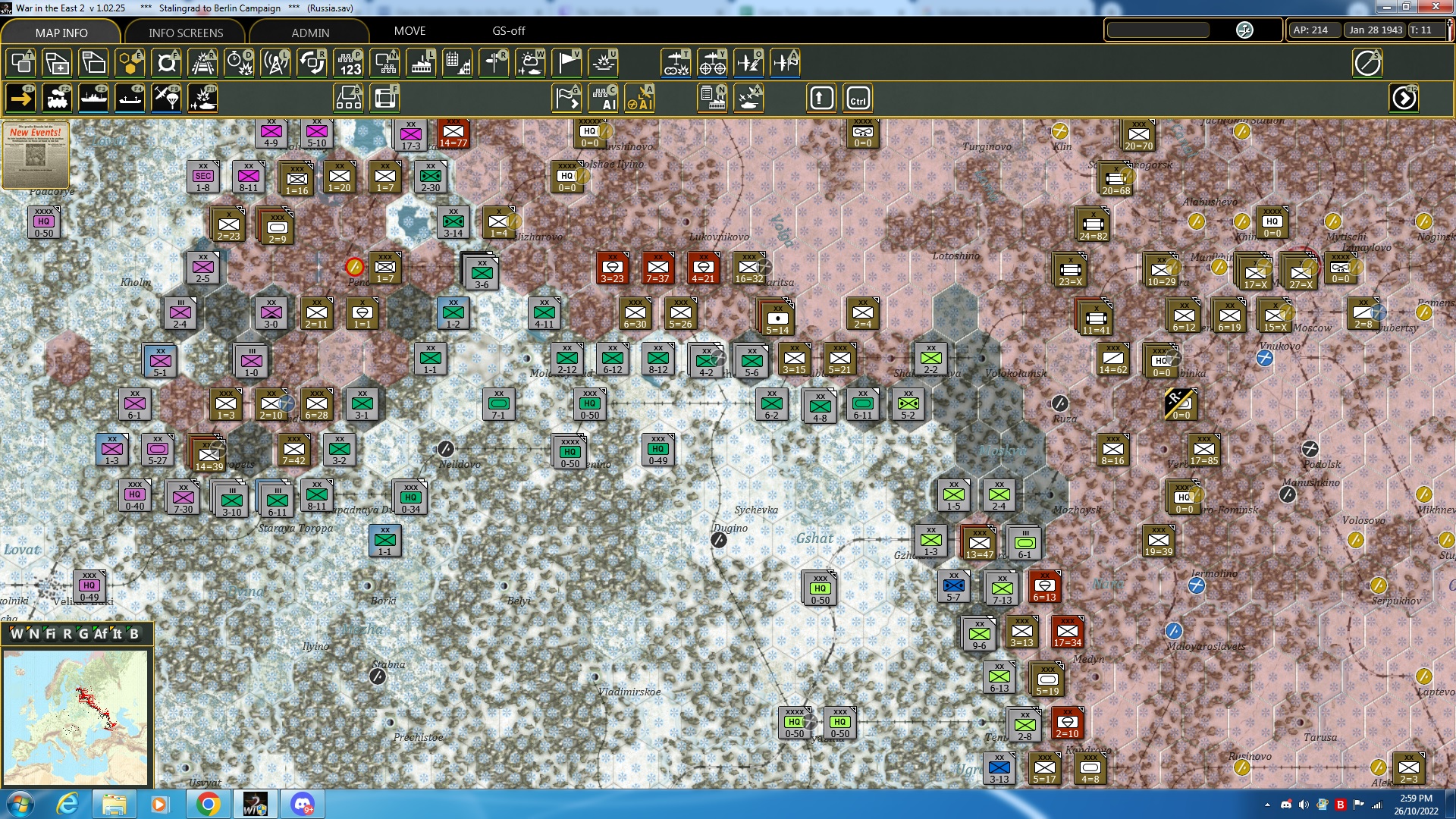Show victory locations with the flag icon
This screenshot has width=1456, height=819.
[566, 63]
